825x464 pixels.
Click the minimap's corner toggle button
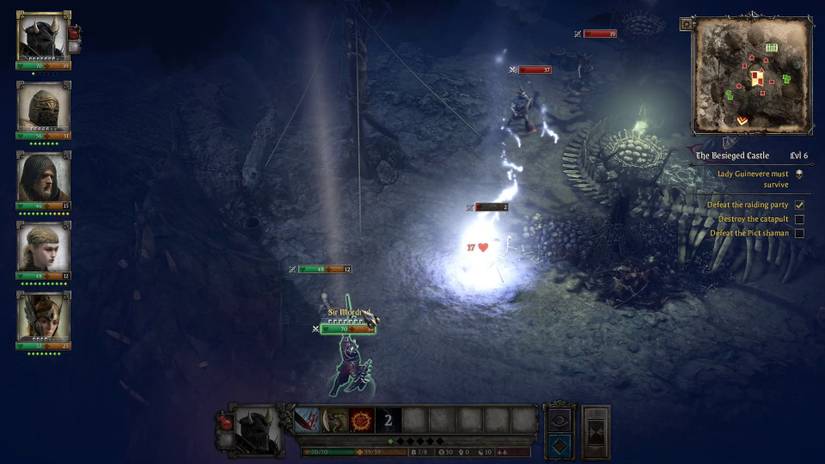tap(687, 24)
